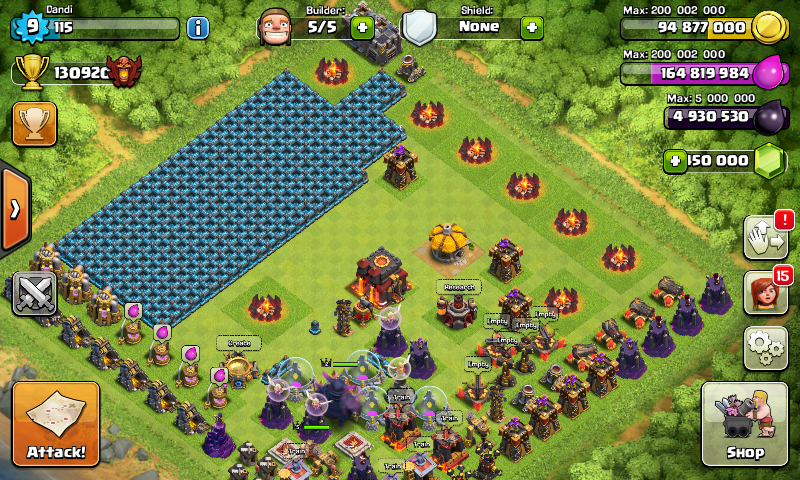Tap the red league badge
The image size is (800, 480).
[x=125, y=71]
